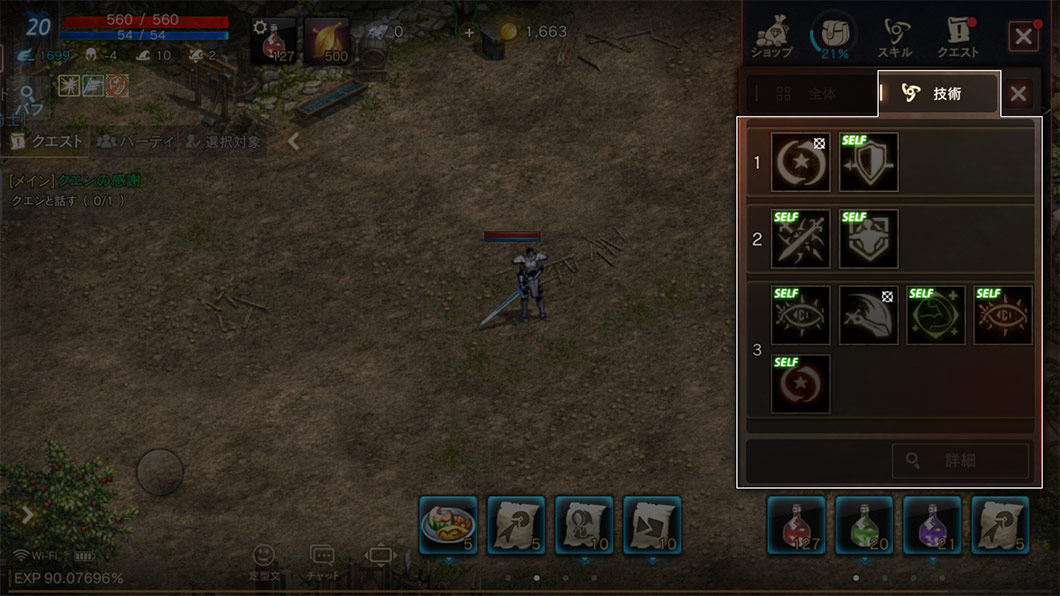Viewport: 1060px width, 596px height.
Task: Select the green horse self skill
Action: (x=936, y=315)
